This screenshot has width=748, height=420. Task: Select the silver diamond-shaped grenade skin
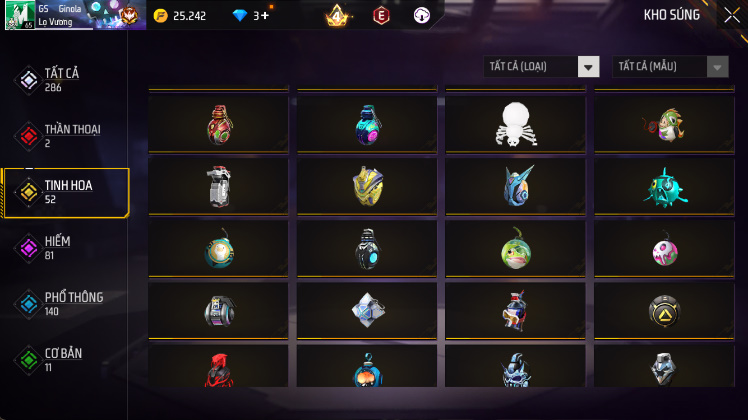coord(367,311)
